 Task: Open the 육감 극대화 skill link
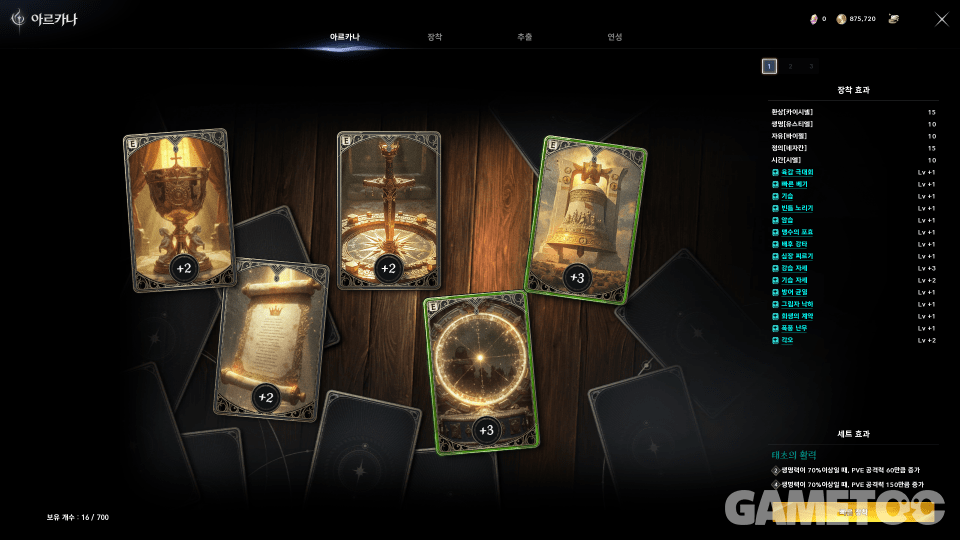[x=798, y=172]
